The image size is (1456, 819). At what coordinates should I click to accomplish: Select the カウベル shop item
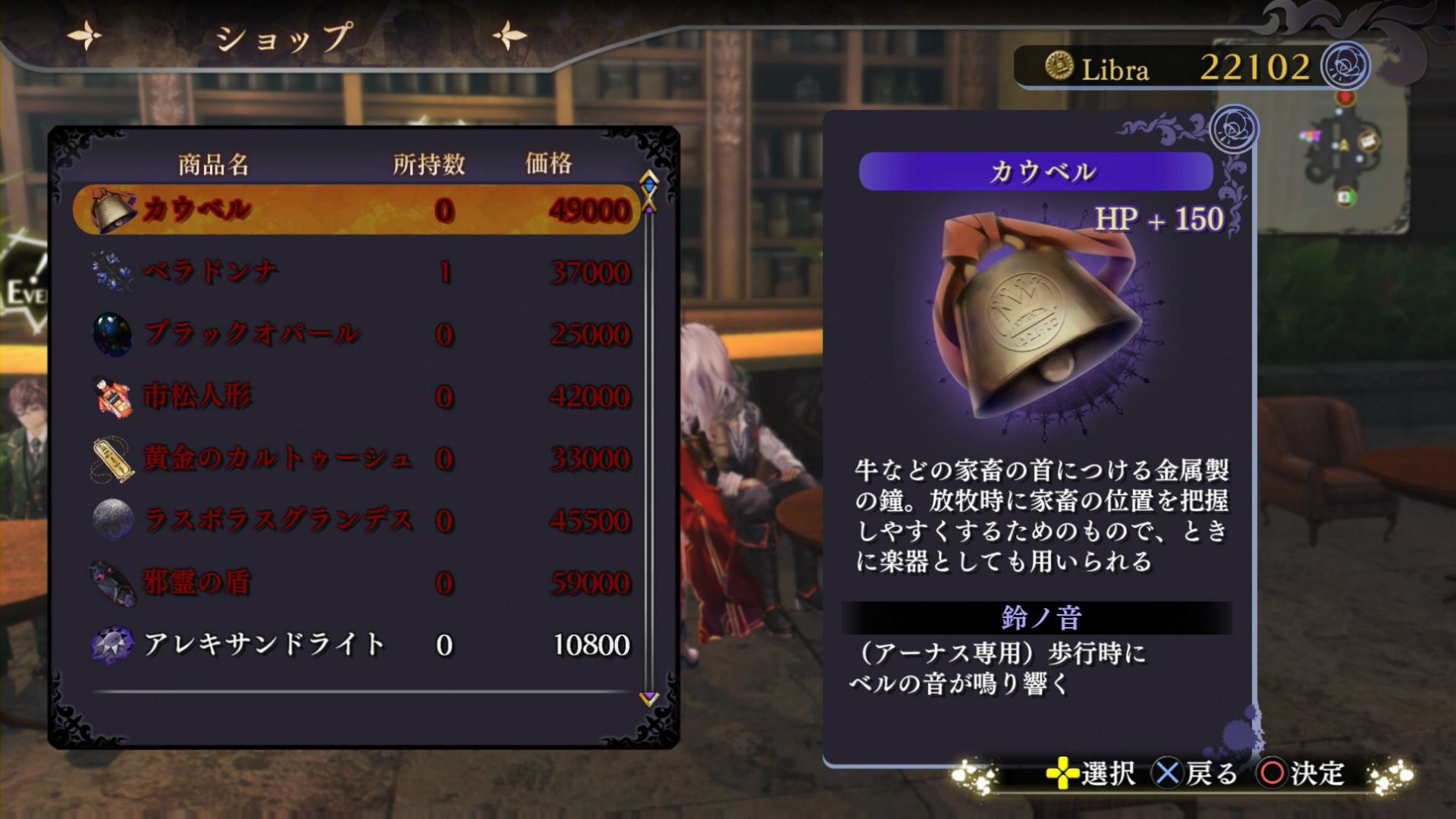pyautogui.click(x=356, y=209)
